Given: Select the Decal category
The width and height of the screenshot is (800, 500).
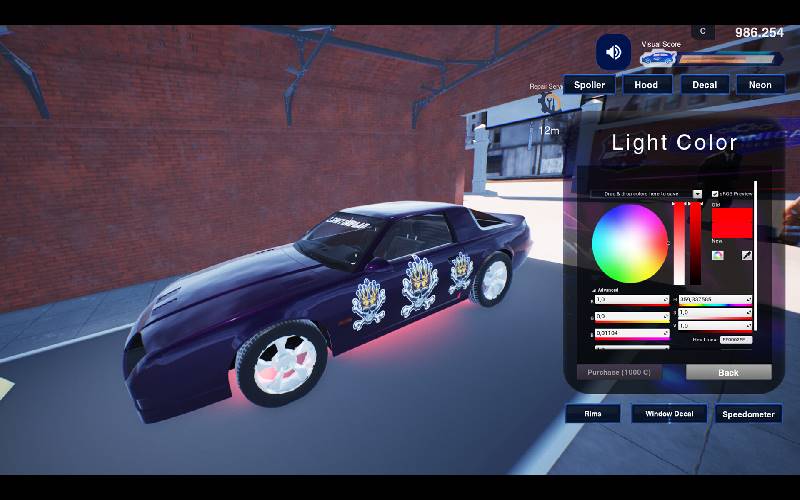Looking at the screenshot, I should tap(704, 85).
